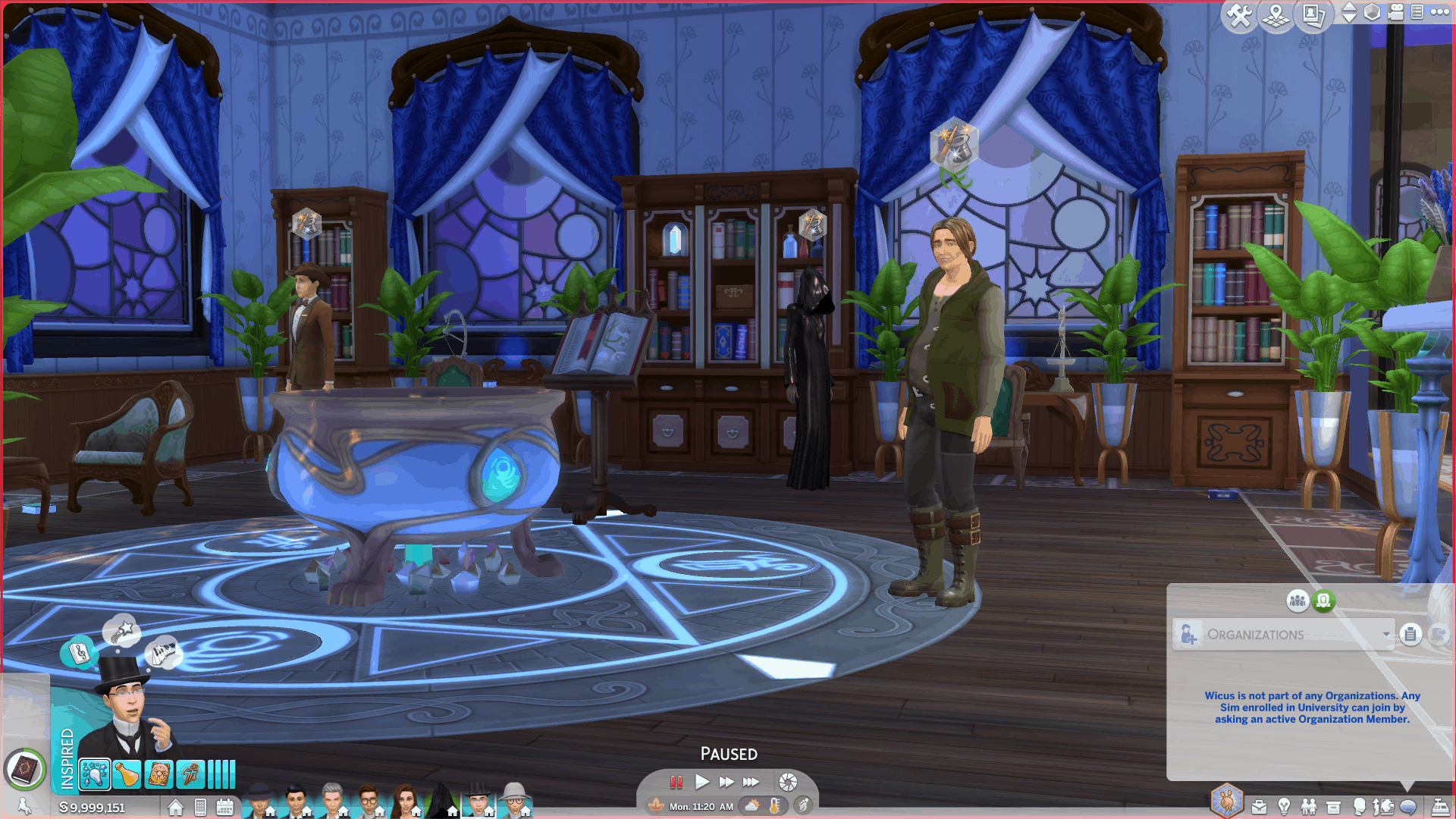Click the pause button
Image resolution: width=1456 pixels, height=819 pixels.
[x=676, y=782]
